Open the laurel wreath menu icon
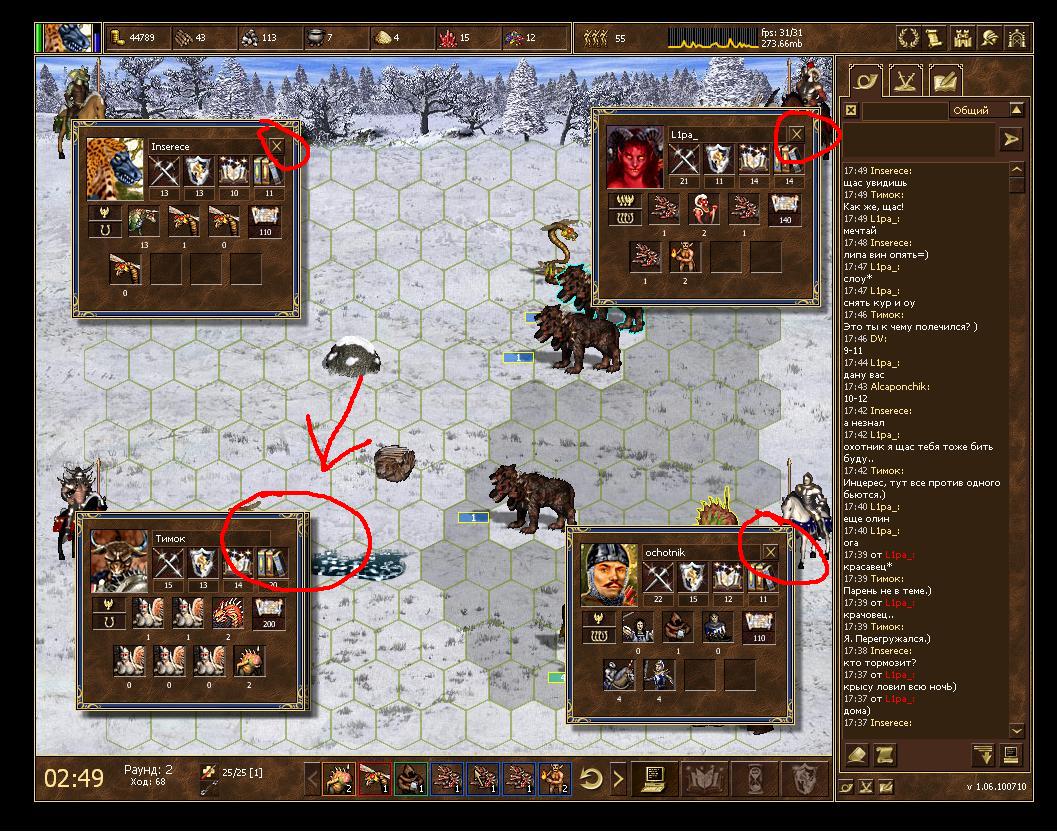1057x832 pixels. click(909, 38)
